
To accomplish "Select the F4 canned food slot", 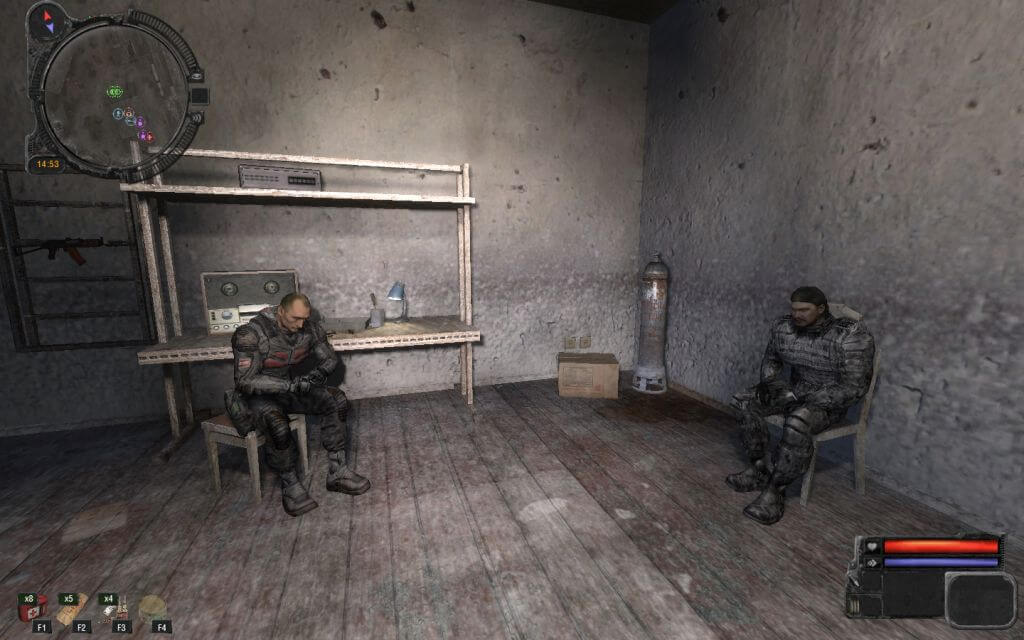I will 153,609.
